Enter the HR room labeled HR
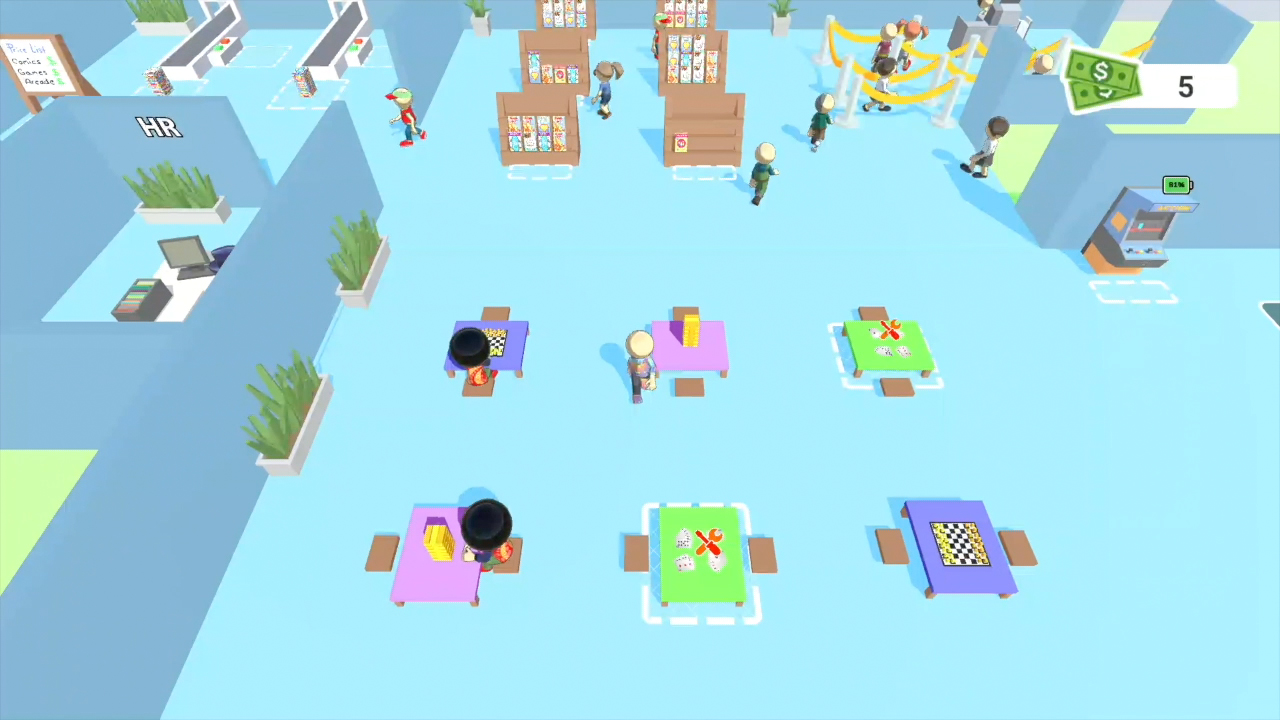 tap(158, 128)
